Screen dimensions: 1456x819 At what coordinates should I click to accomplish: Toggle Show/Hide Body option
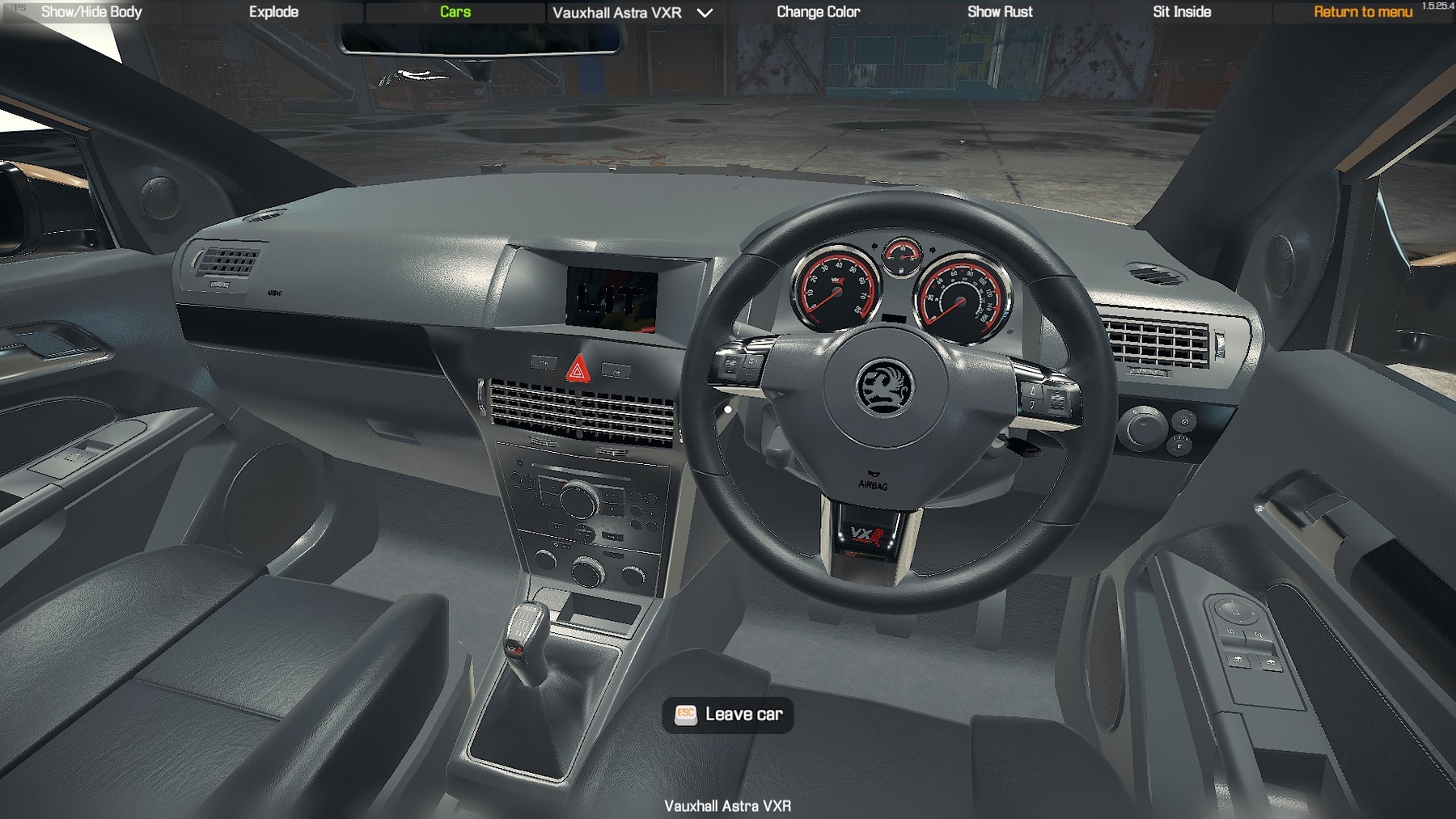91,12
